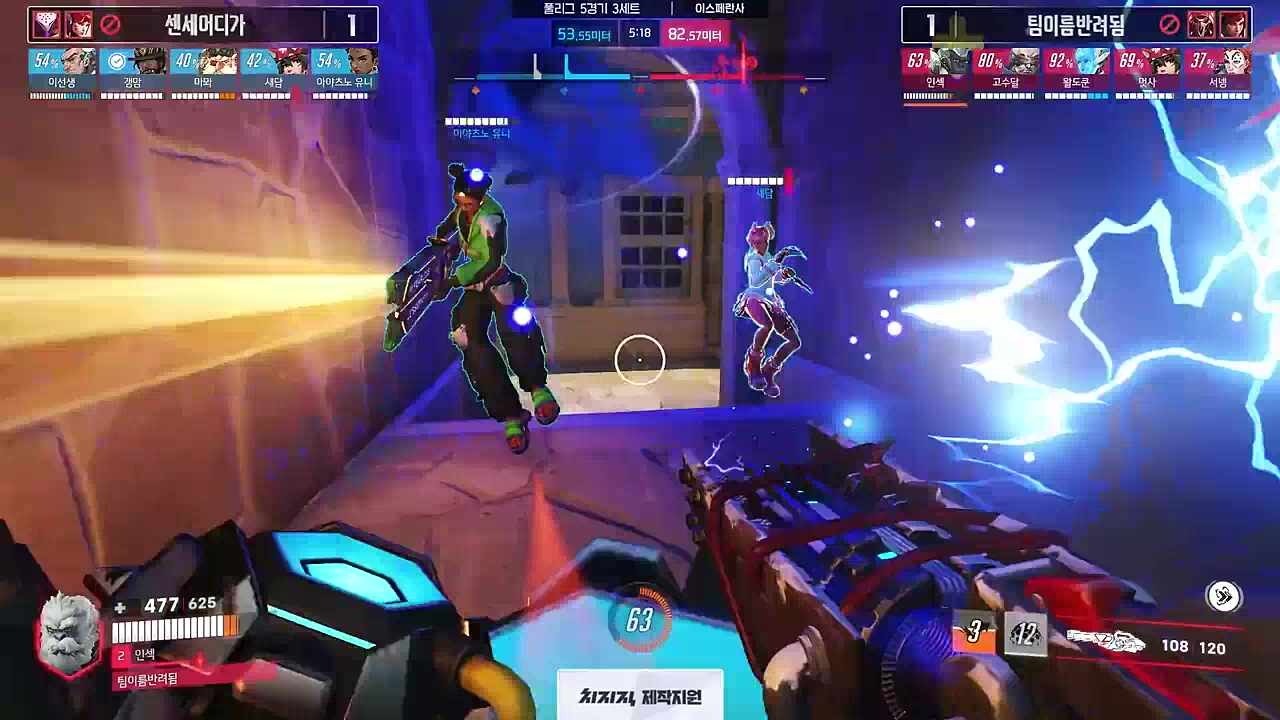Switch camera to player 고수달
Screen dimensions: 1280x720
point(1006,70)
